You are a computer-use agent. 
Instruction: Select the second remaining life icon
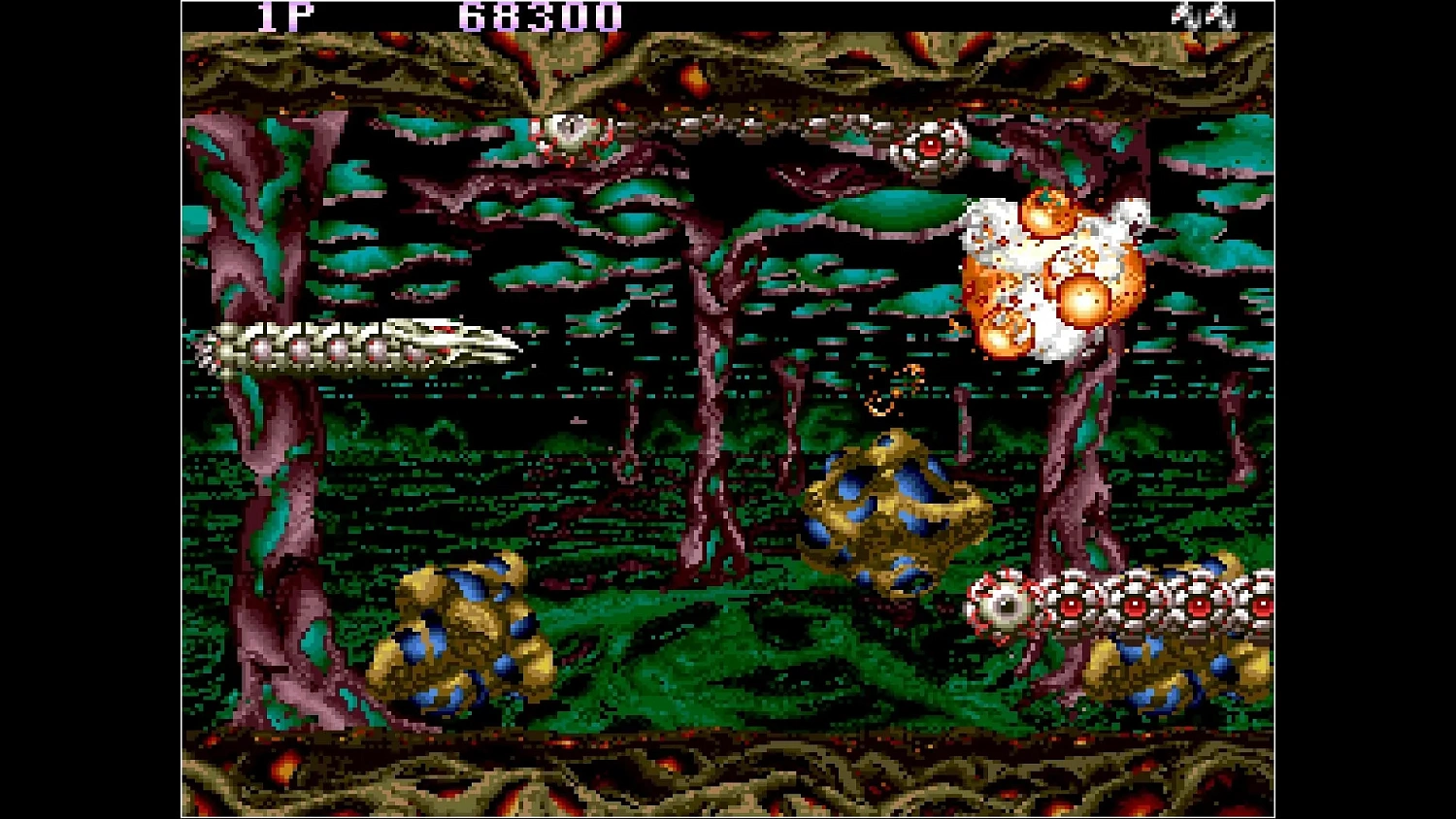1218,15
